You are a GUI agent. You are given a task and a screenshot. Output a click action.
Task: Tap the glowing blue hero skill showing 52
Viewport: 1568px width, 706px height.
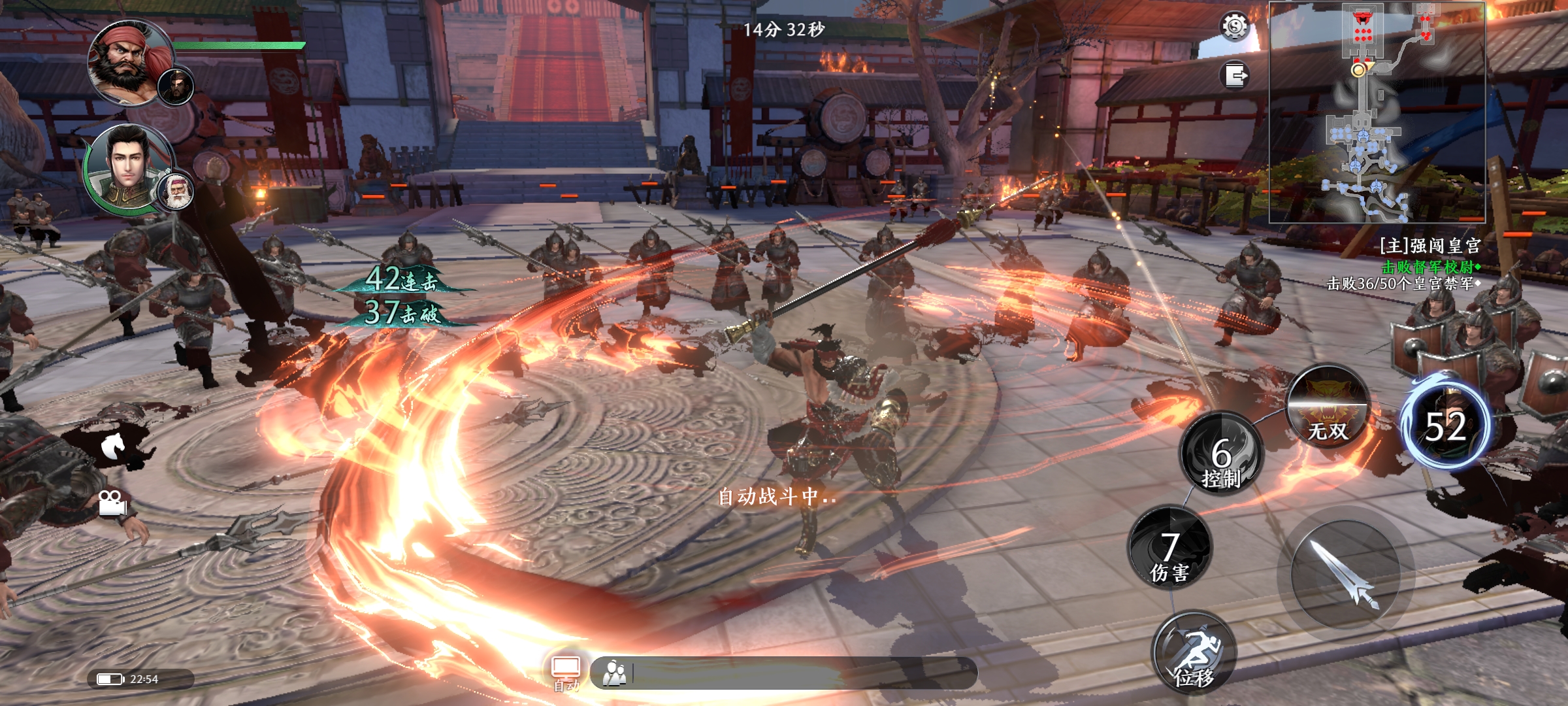click(1446, 425)
